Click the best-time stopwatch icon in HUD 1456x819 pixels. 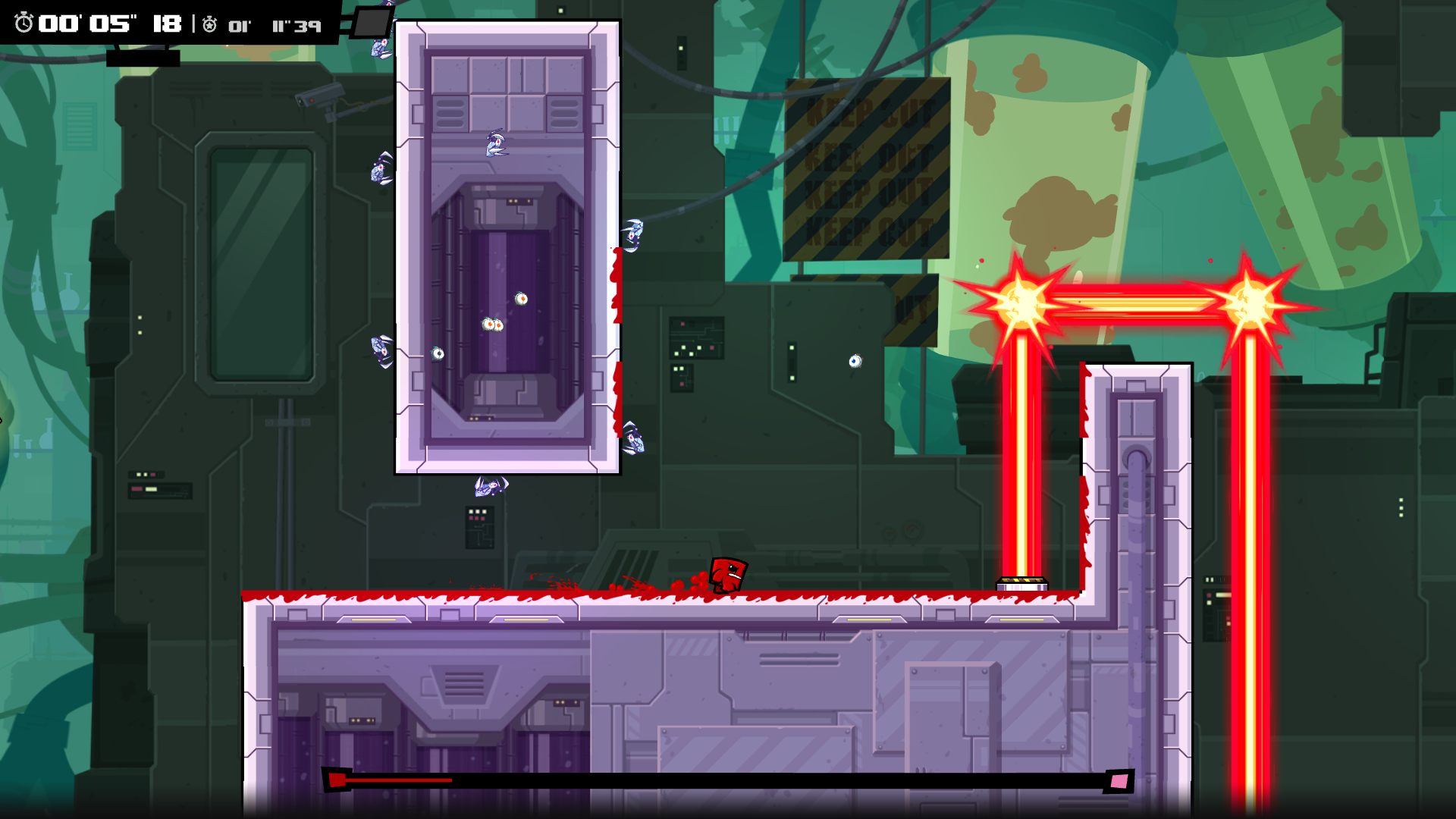(210, 24)
